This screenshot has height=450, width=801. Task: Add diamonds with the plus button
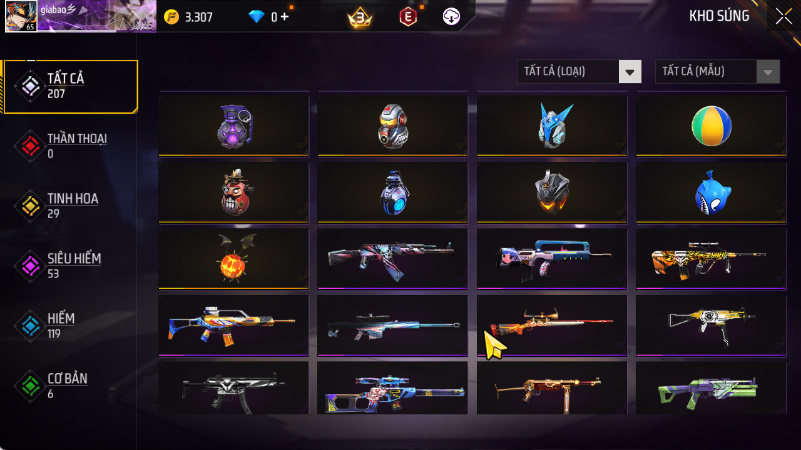click(x=285, y=17)
